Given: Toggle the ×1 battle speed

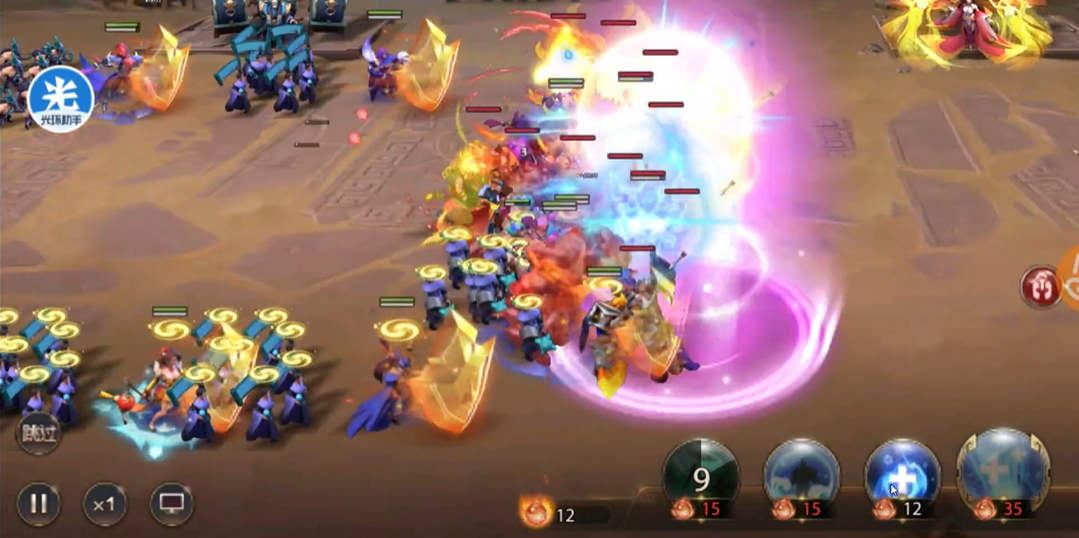Looking at the screenshot, I should (104, 504).
